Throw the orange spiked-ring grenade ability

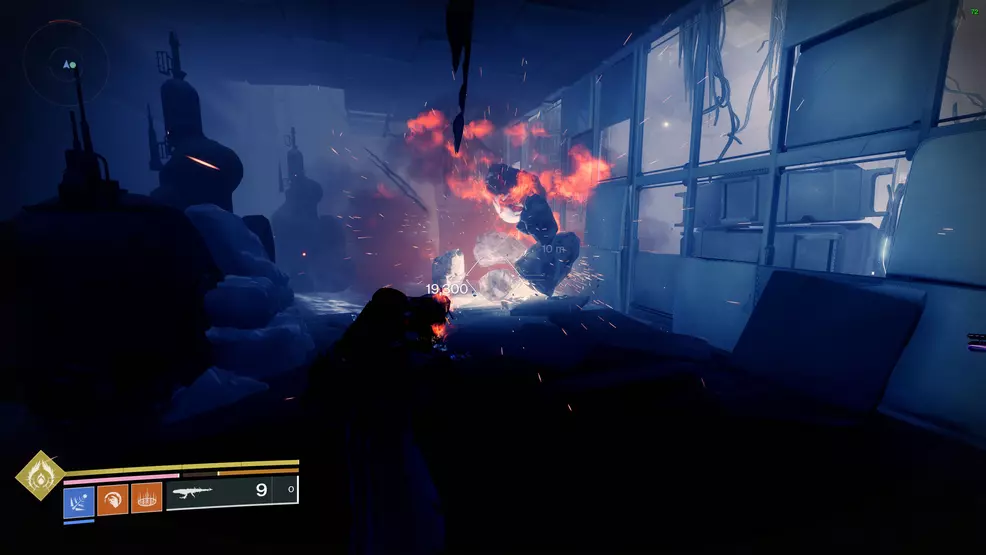[x=147, y=498]
